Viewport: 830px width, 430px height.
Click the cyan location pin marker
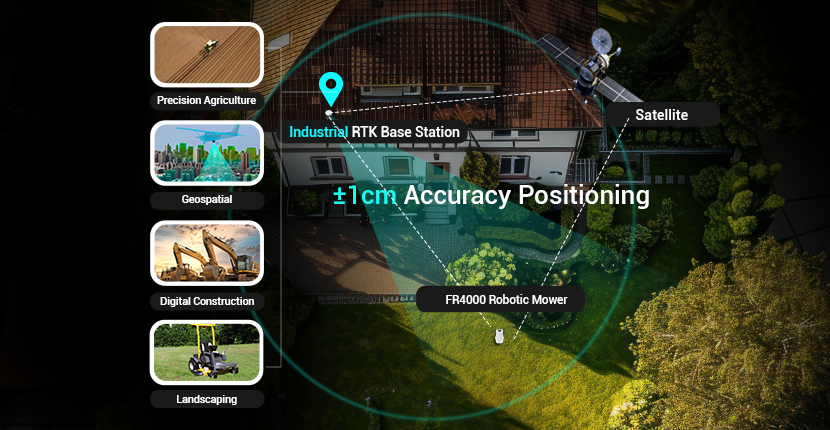tap(330, 89)
